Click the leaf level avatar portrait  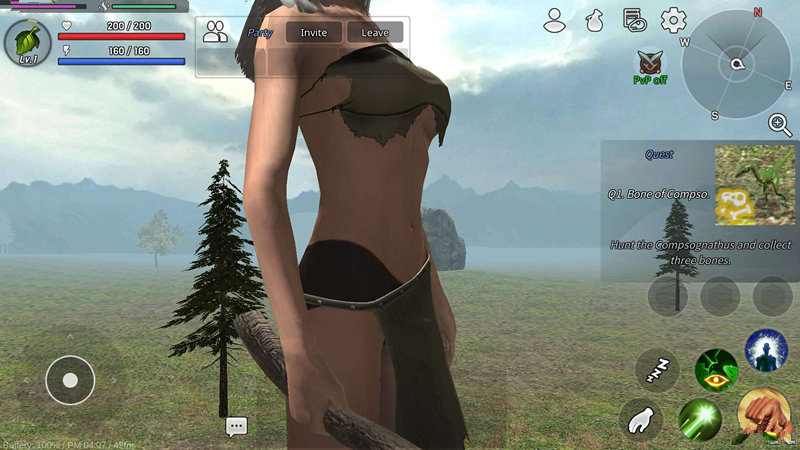click(27, 42)
